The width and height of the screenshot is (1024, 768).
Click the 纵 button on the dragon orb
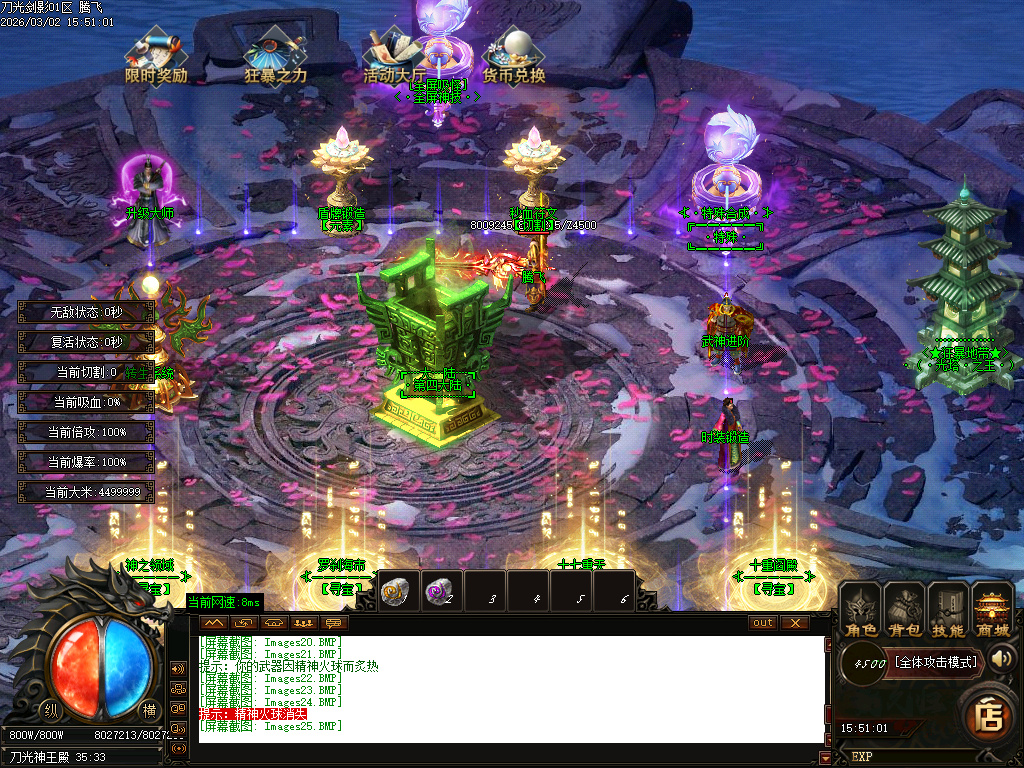(49, 710)
